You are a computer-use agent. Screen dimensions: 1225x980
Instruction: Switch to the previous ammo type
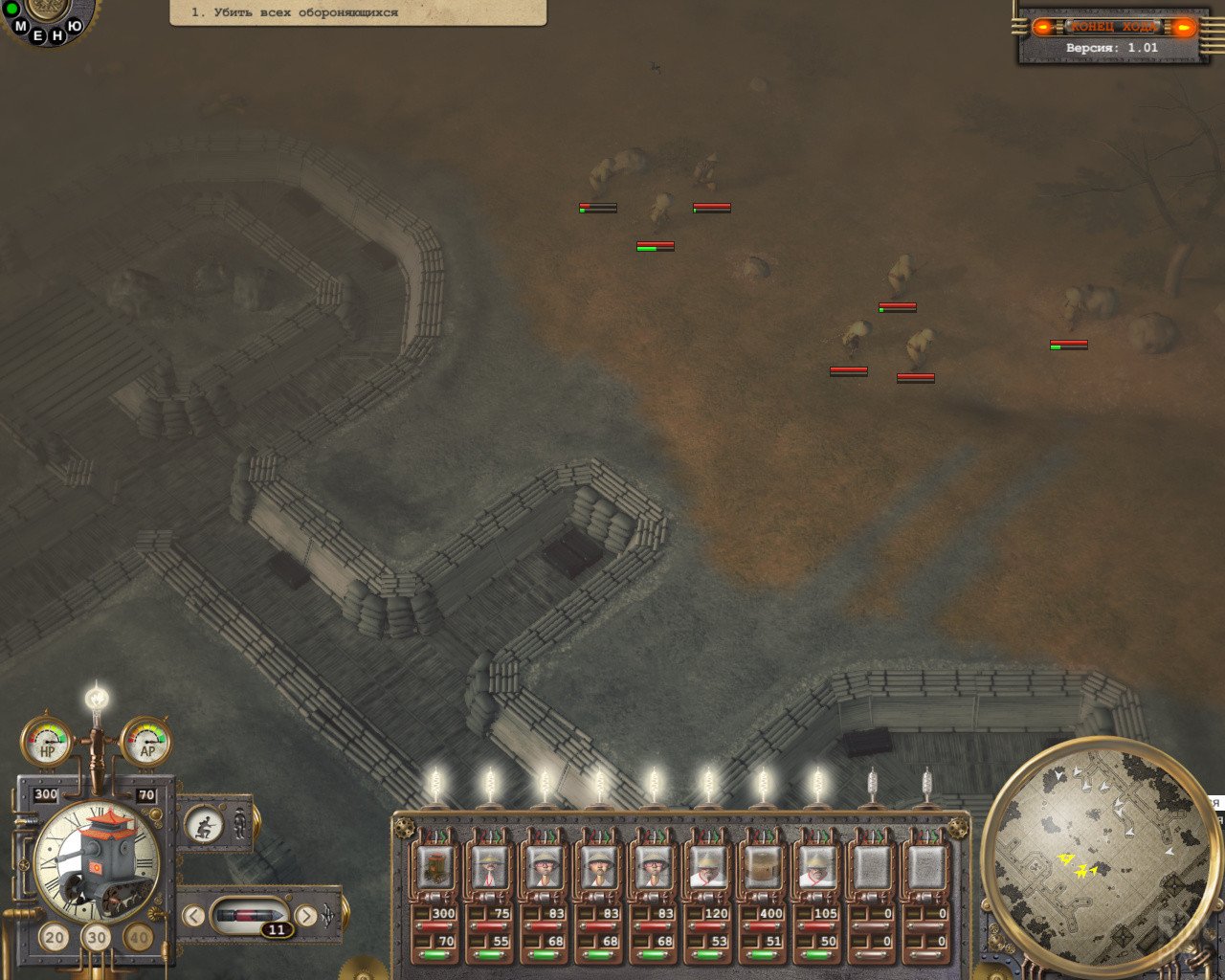point(193,916)
